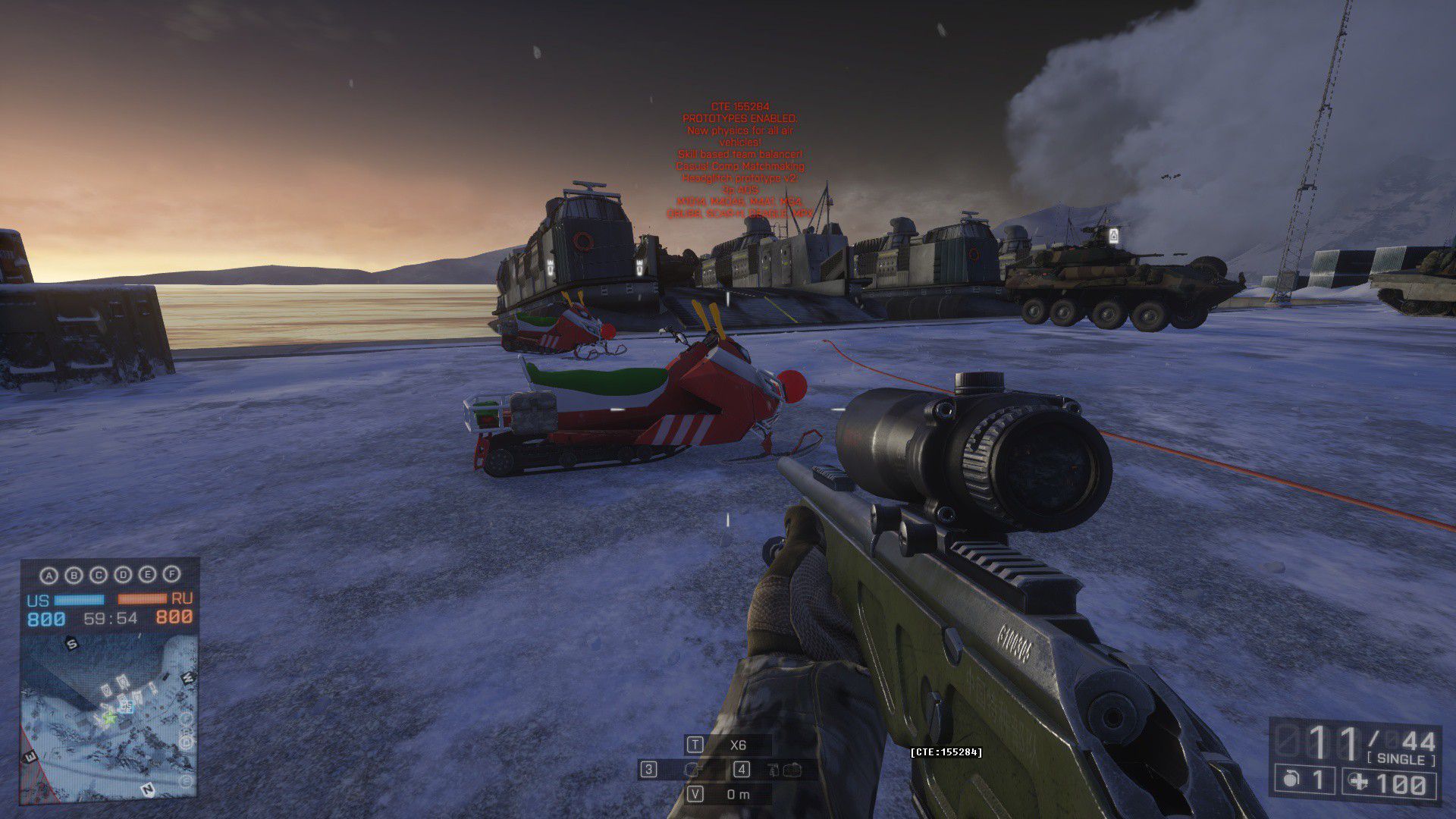Viewport: 1456px width, 819px height.
Task: Select objective flag B
Action: 74,576
